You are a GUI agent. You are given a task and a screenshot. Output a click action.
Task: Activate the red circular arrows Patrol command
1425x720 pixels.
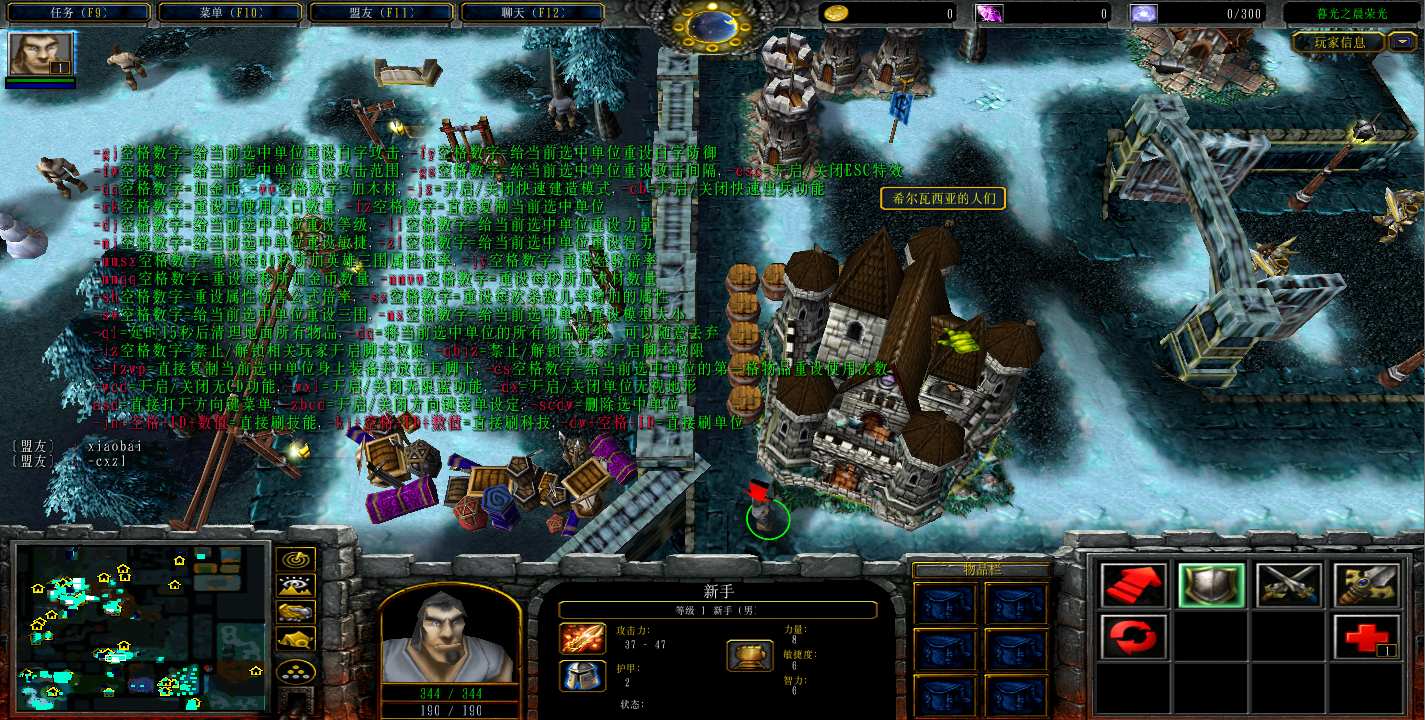(1134, 637)
